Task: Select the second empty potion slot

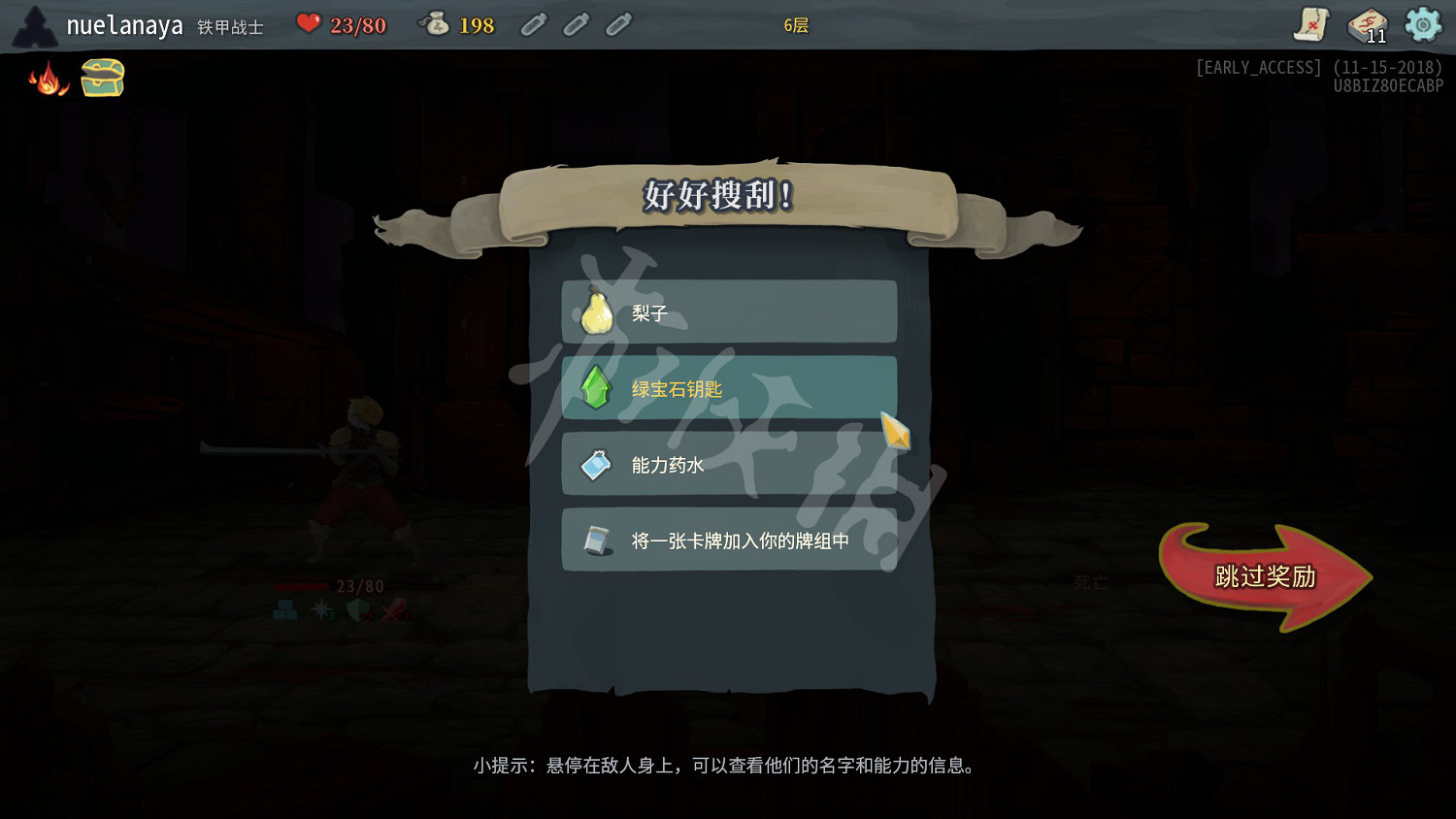Action: pos(576,25)
